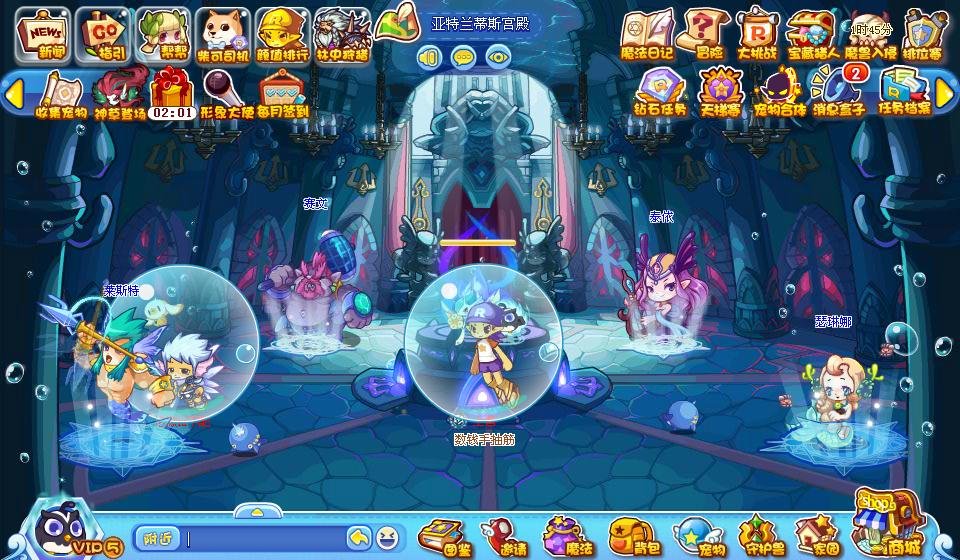Image resolution: width=960 pixels, height=560 pixels.
Task: Open the NEWS (新闻) board
Action: tap(41, 33)
